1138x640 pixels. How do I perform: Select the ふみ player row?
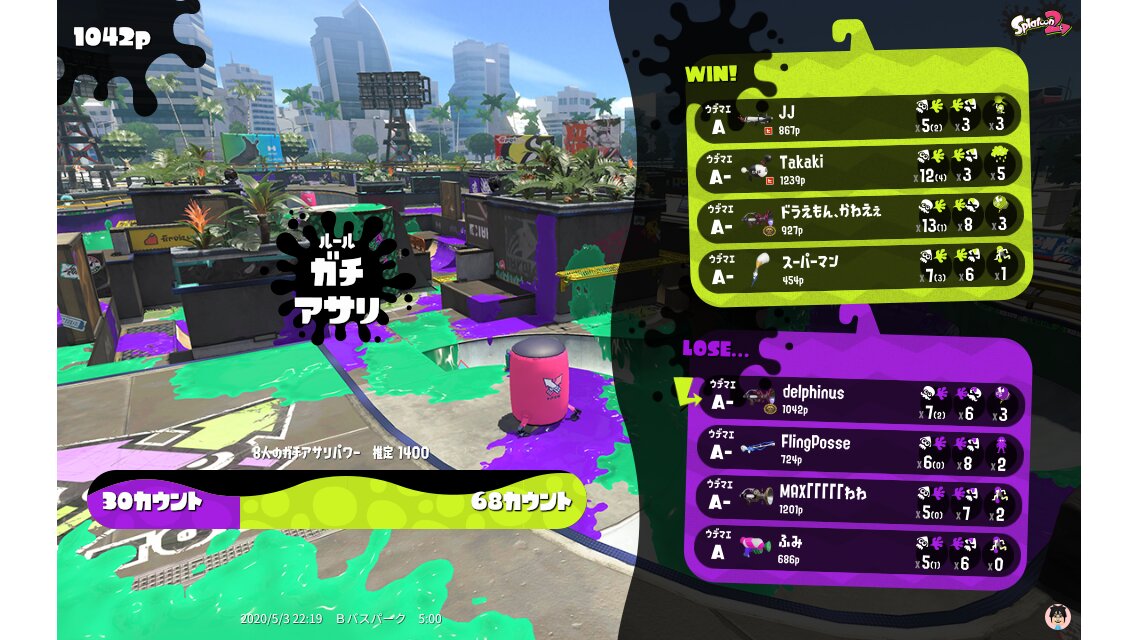(x=860, y=550)
